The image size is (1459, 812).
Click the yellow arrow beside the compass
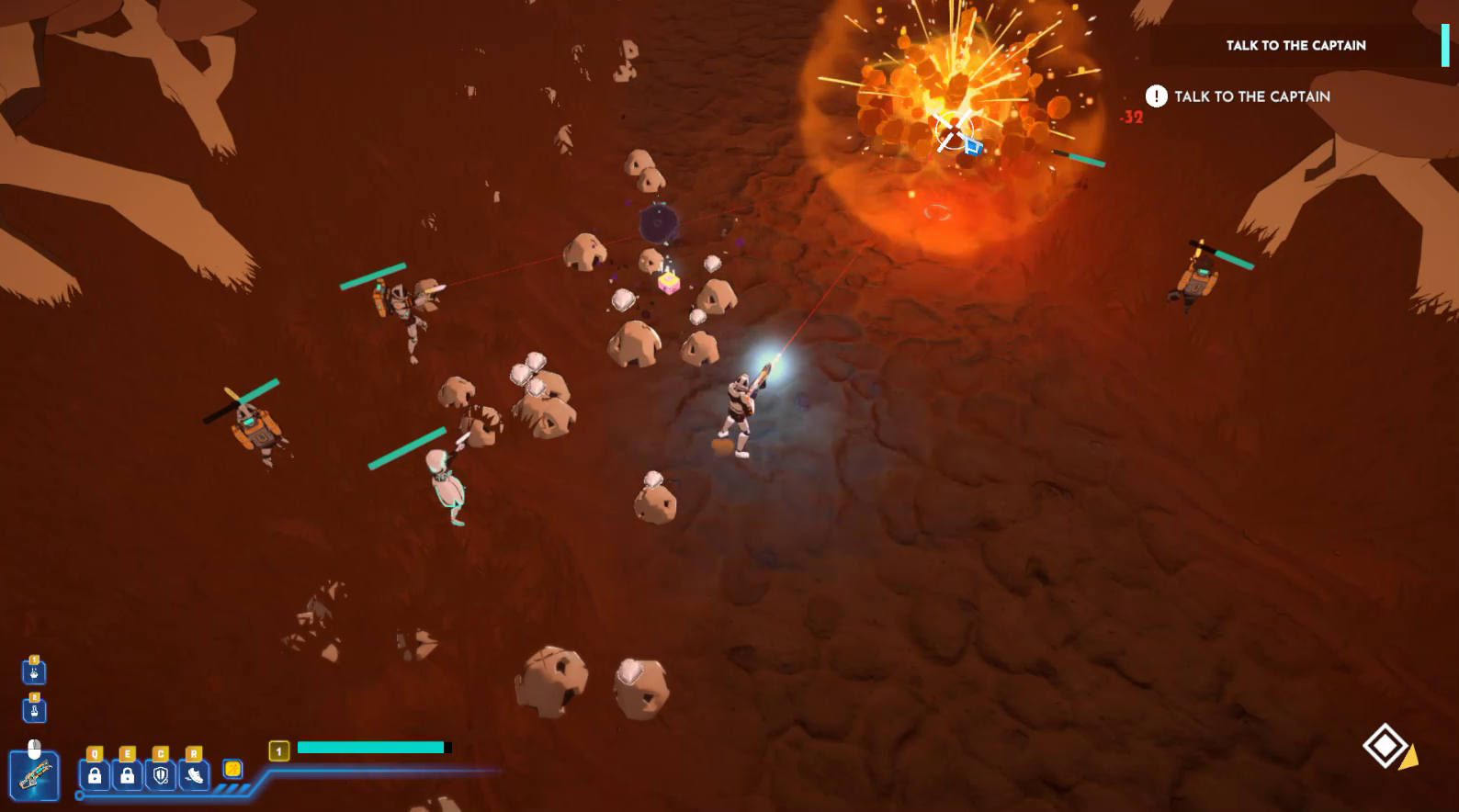tap(1408, 757)
